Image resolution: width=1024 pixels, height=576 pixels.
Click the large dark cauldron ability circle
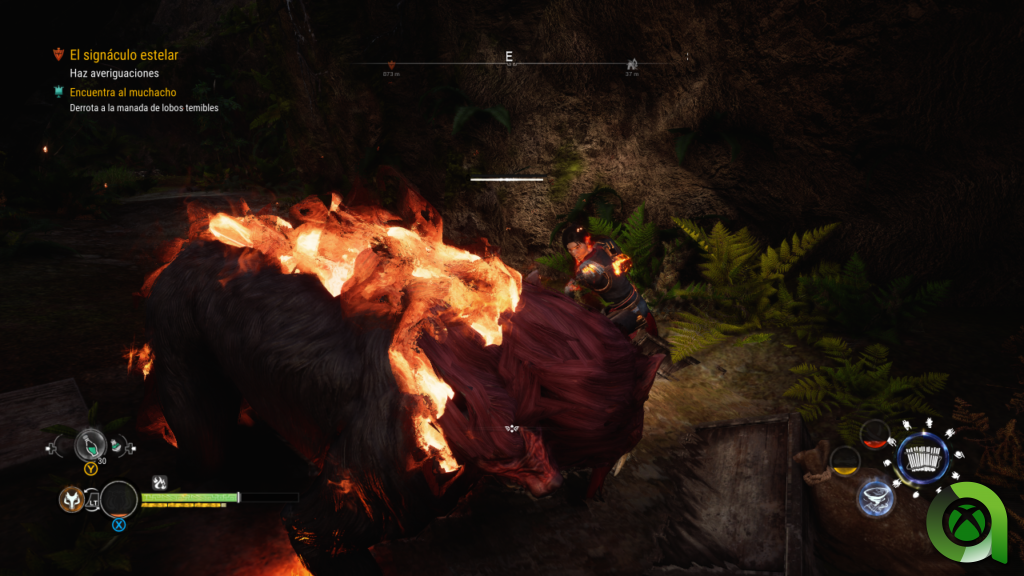(x=119, y=499)
